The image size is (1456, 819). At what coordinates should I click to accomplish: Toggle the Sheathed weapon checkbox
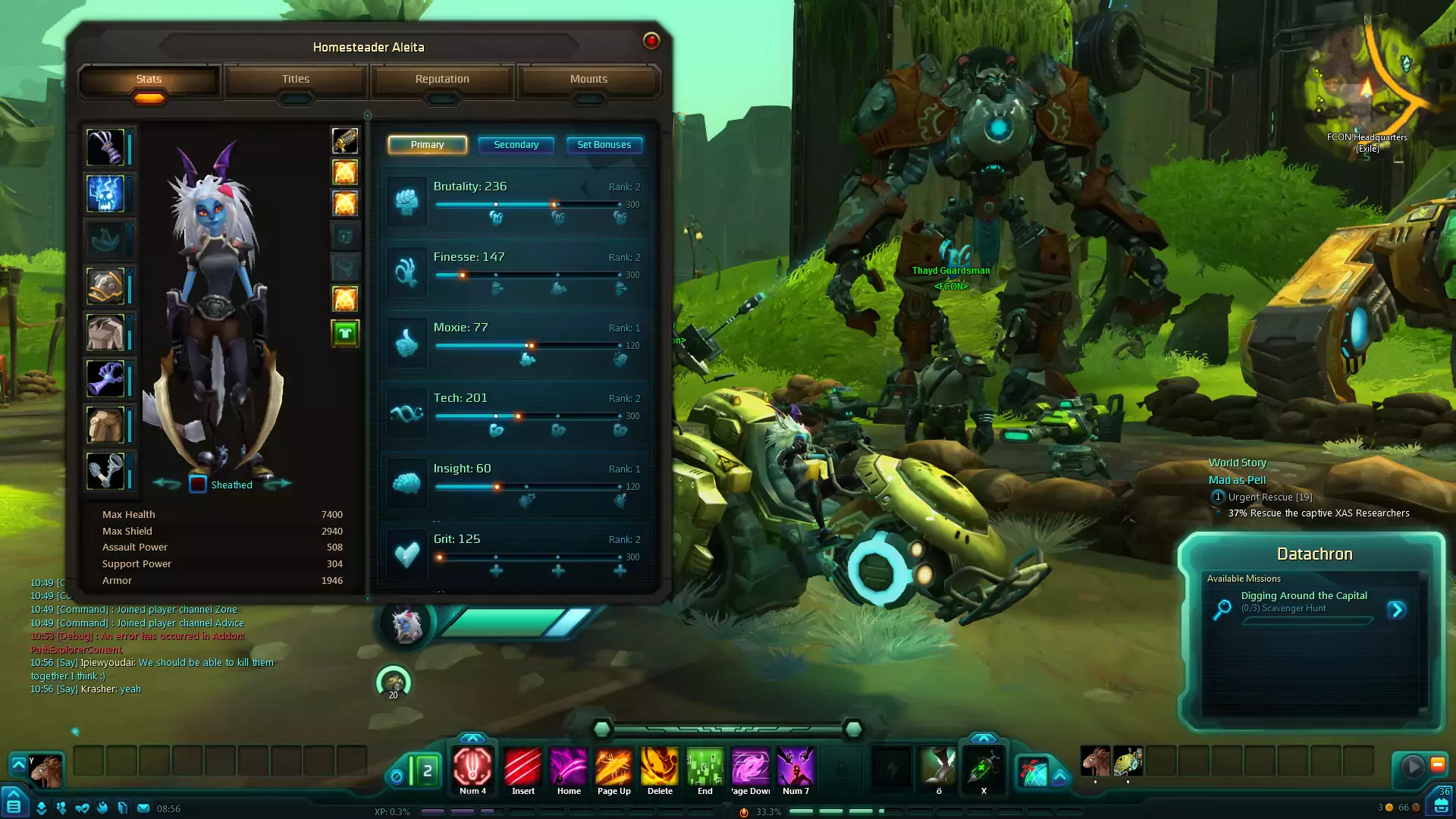click(x=198, y=485)
